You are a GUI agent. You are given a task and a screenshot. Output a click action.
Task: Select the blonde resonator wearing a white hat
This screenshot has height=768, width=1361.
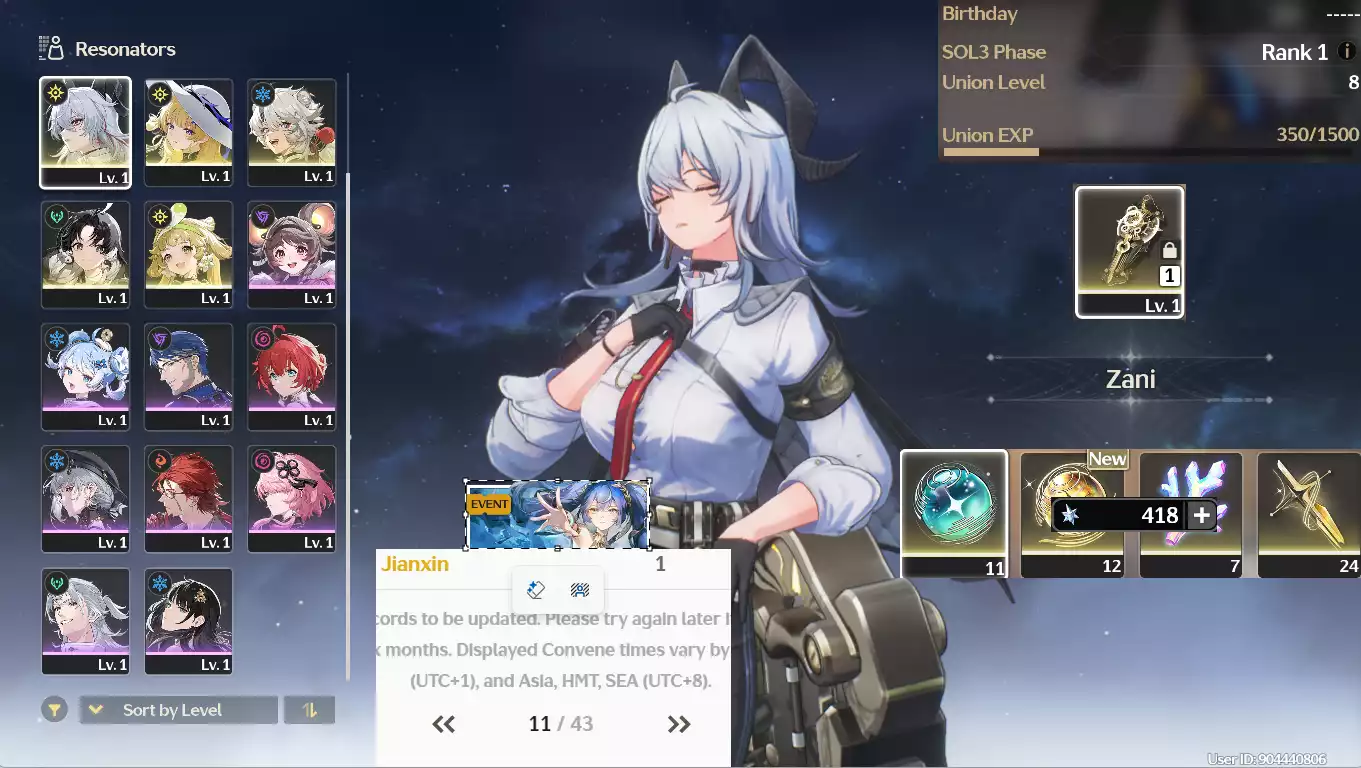pos(188,132)
